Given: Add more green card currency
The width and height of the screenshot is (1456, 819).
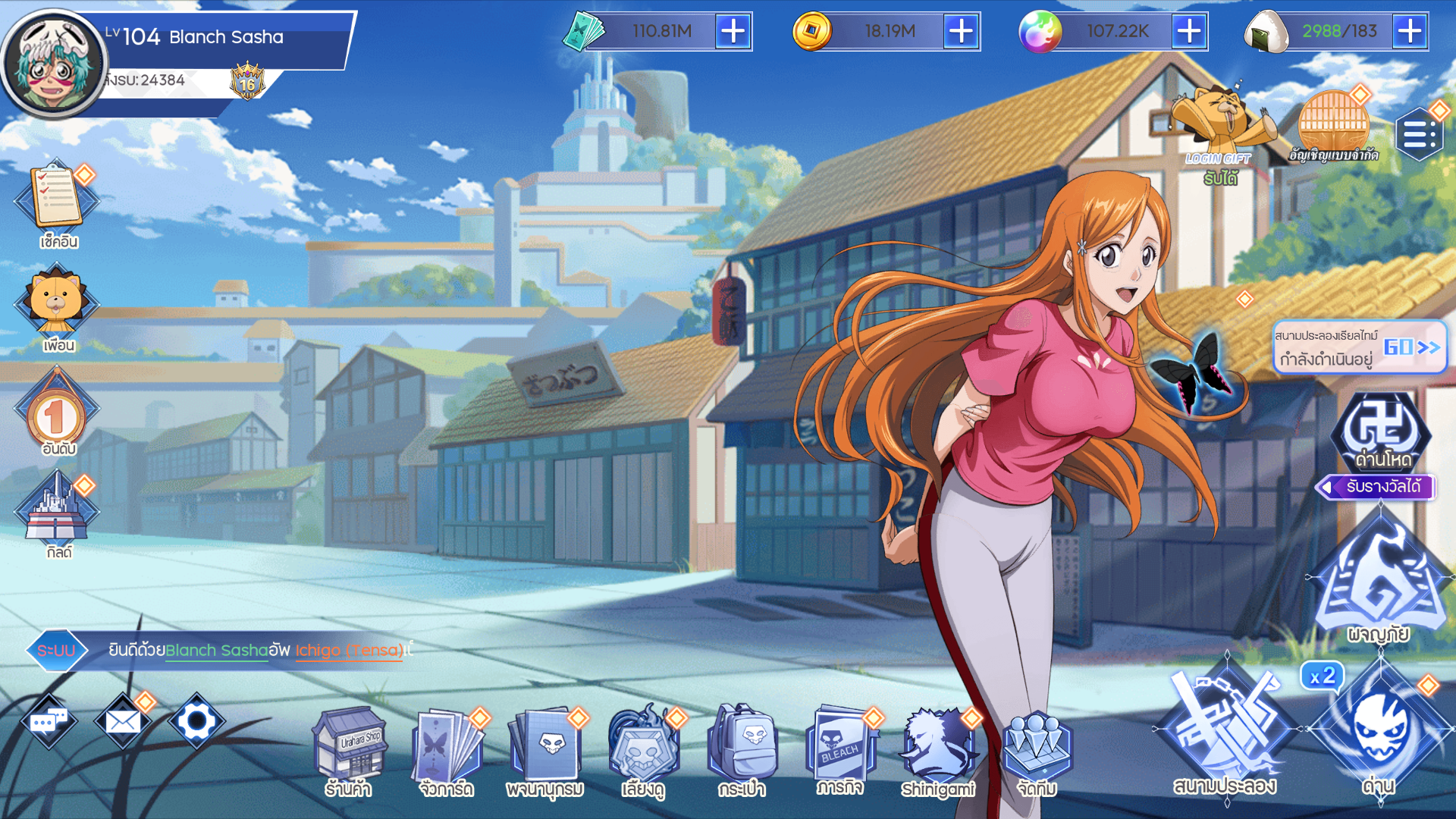Looking at the screenshot, I should [733, 32].
